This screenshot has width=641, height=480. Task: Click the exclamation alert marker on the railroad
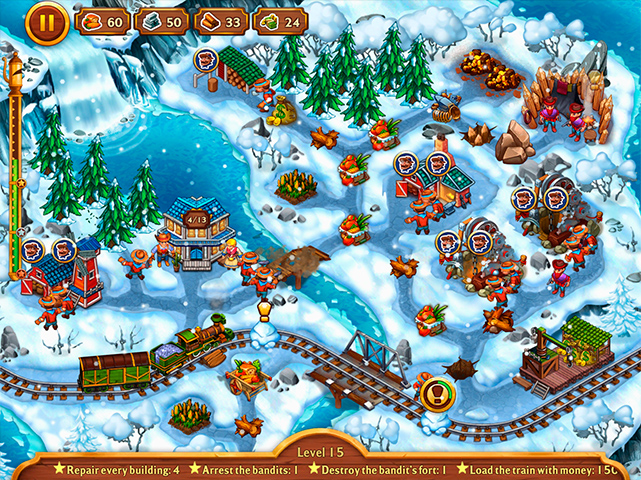point(433,390)
